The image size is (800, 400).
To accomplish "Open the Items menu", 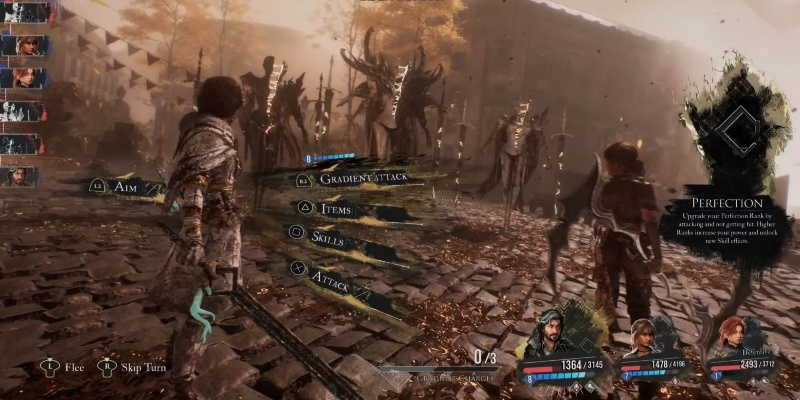I will coord(336,209).
